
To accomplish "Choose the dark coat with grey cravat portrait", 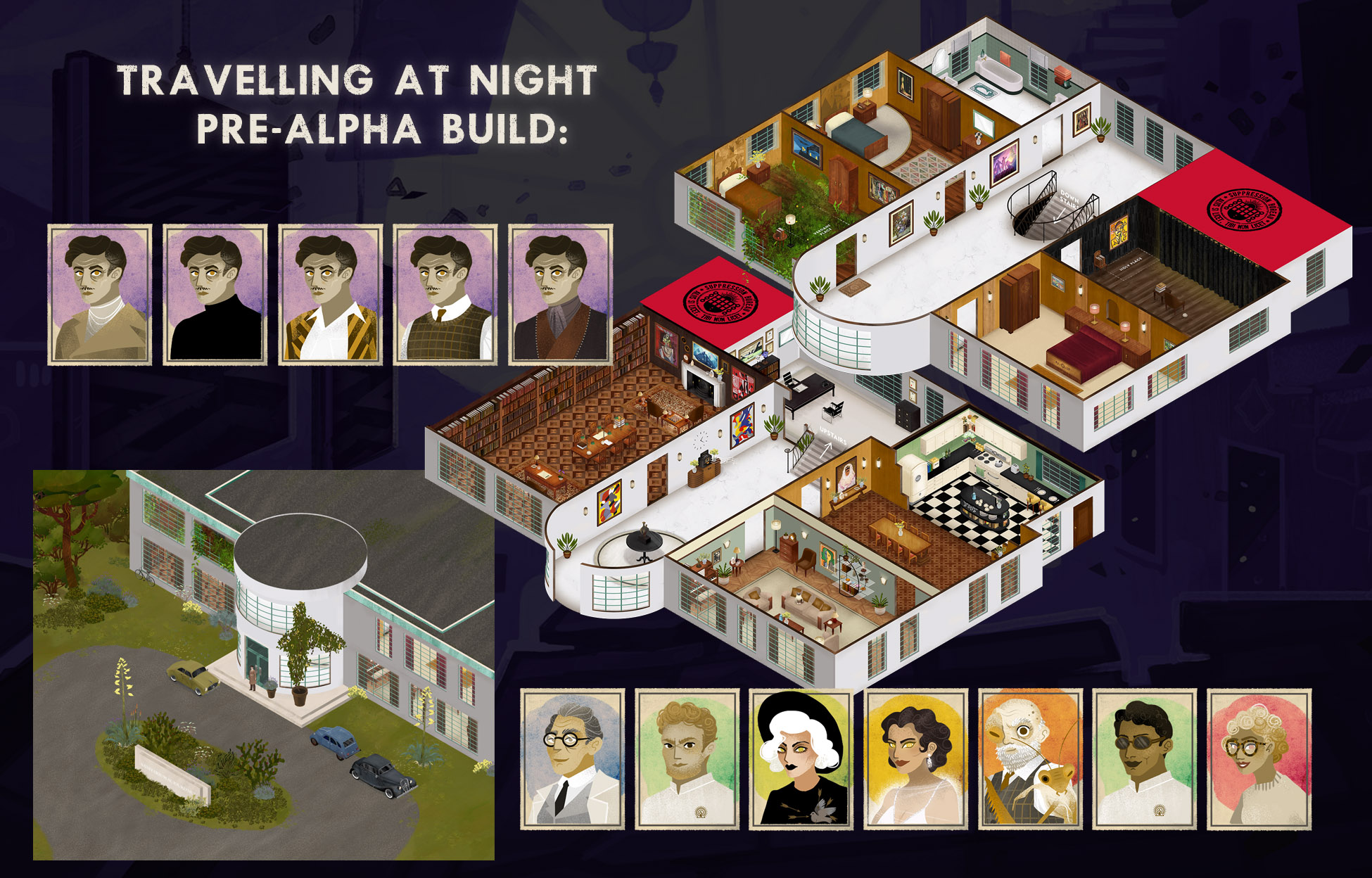I will click(x=561, y=295).
